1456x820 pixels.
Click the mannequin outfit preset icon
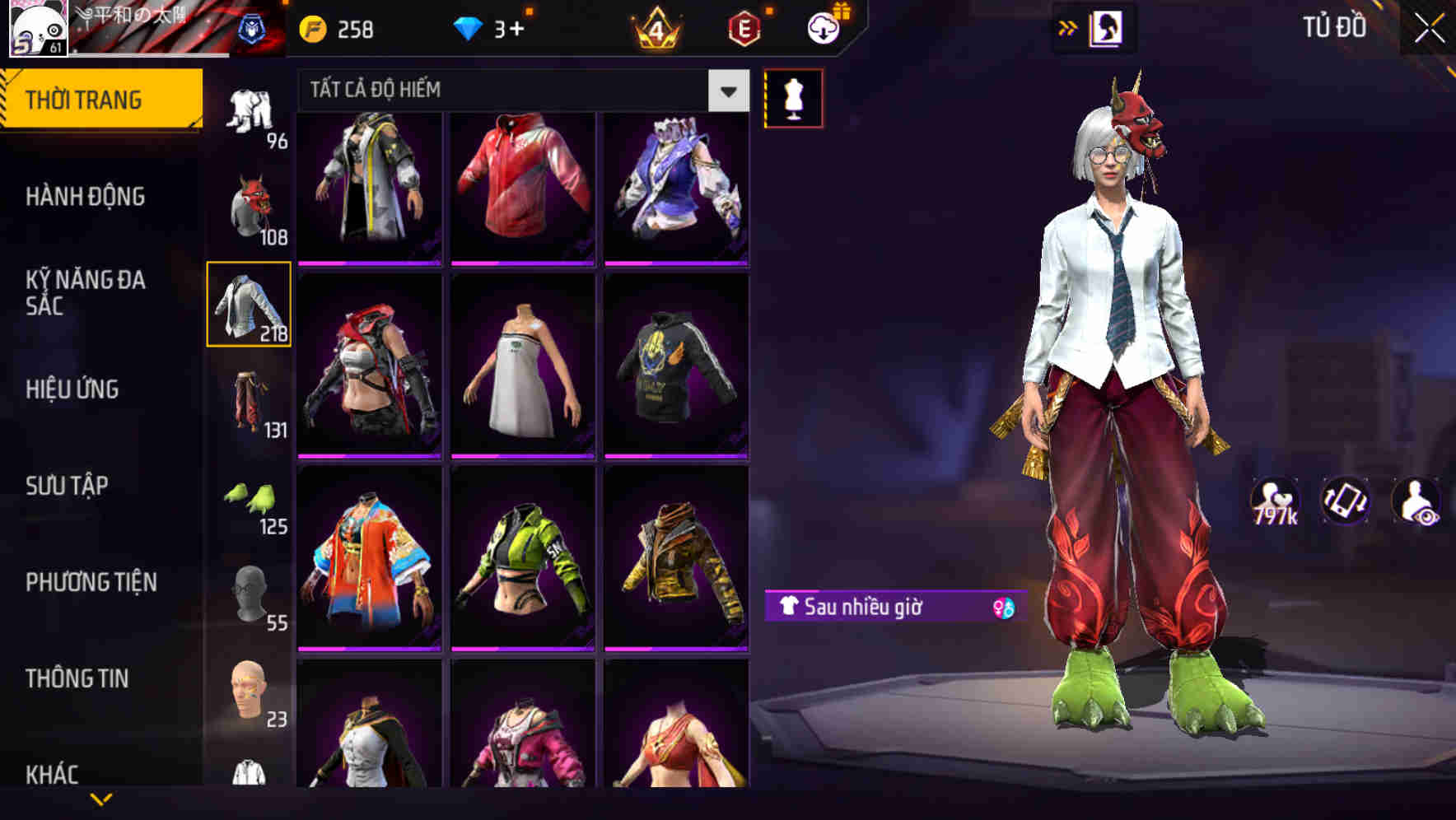[792, 97]
